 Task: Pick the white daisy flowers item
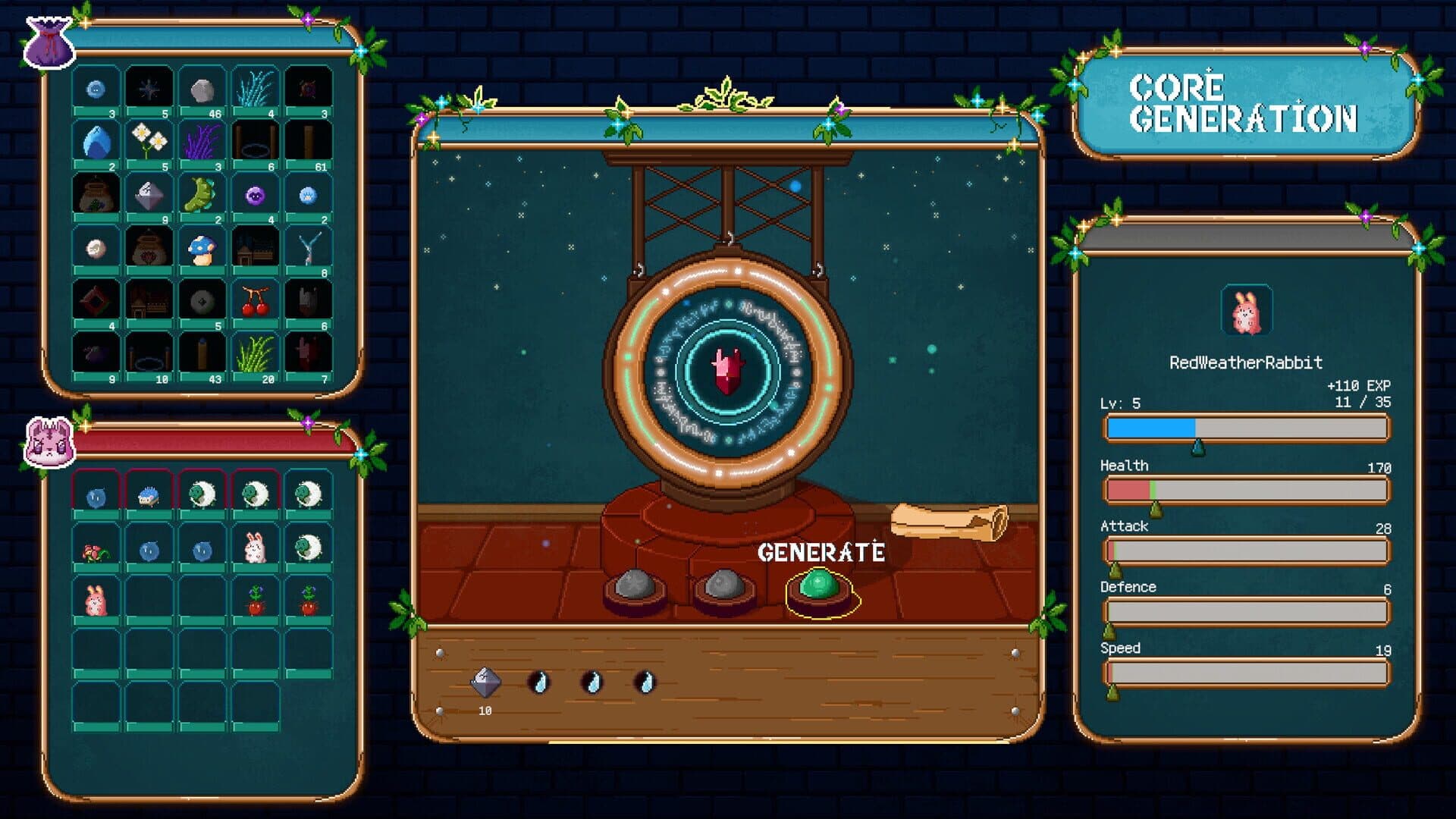149,143
